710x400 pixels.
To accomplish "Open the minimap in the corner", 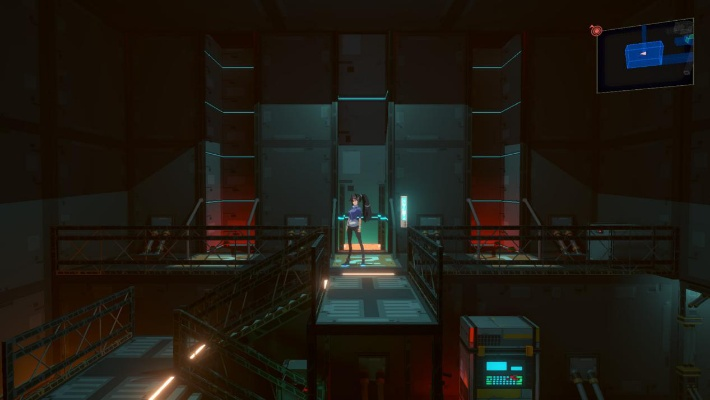I will coord(646,55).
